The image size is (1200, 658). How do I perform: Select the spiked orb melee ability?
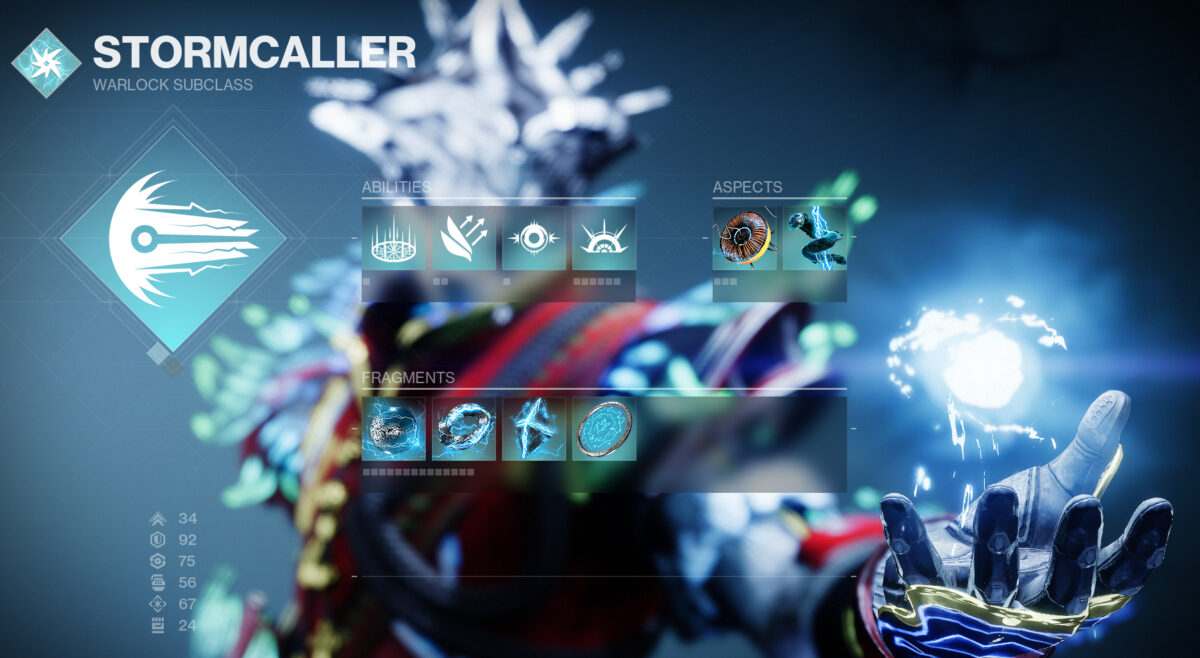(534, 238)
